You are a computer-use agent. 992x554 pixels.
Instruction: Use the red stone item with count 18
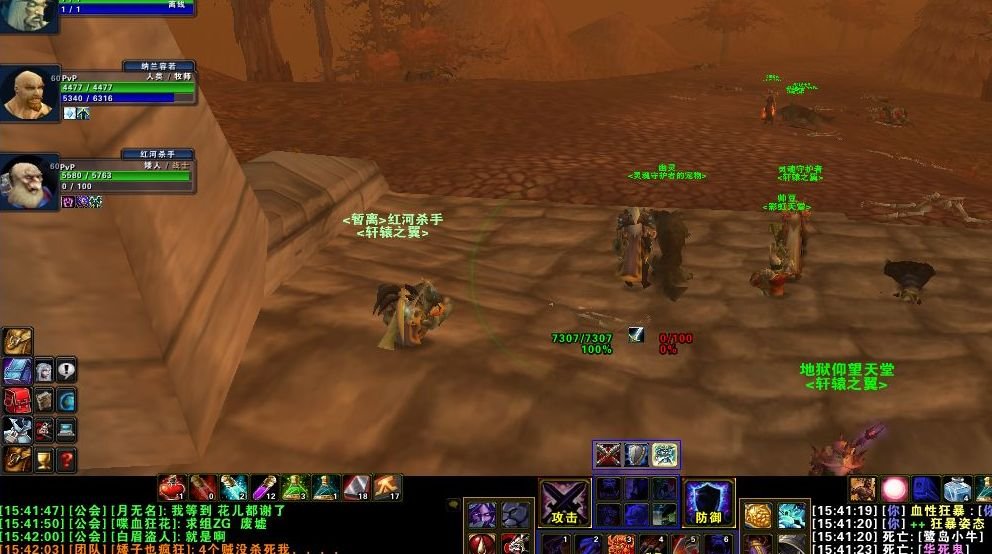point(356,487)
